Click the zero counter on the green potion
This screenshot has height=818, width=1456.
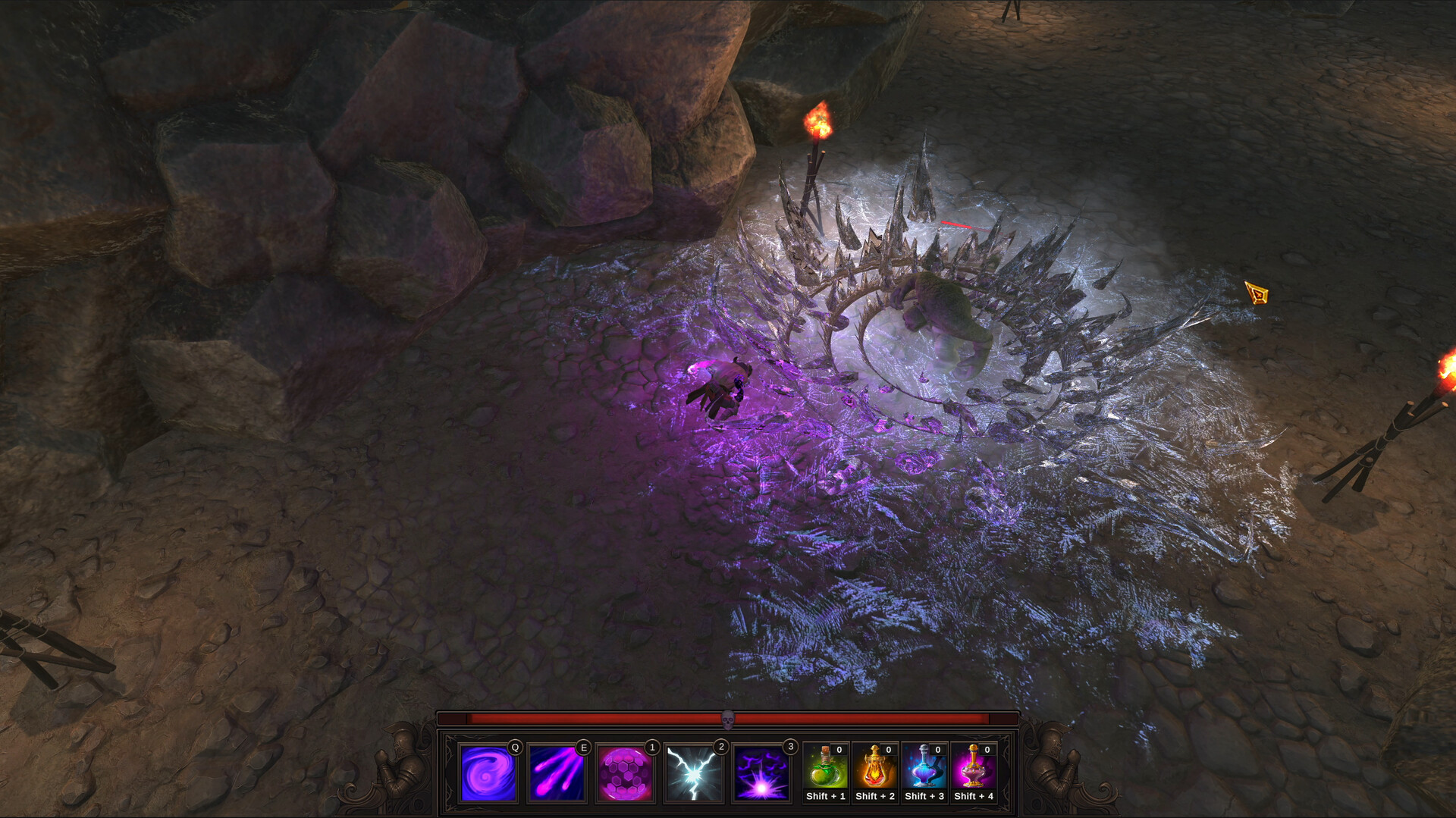pyautogui.click(x=839, y=751)
